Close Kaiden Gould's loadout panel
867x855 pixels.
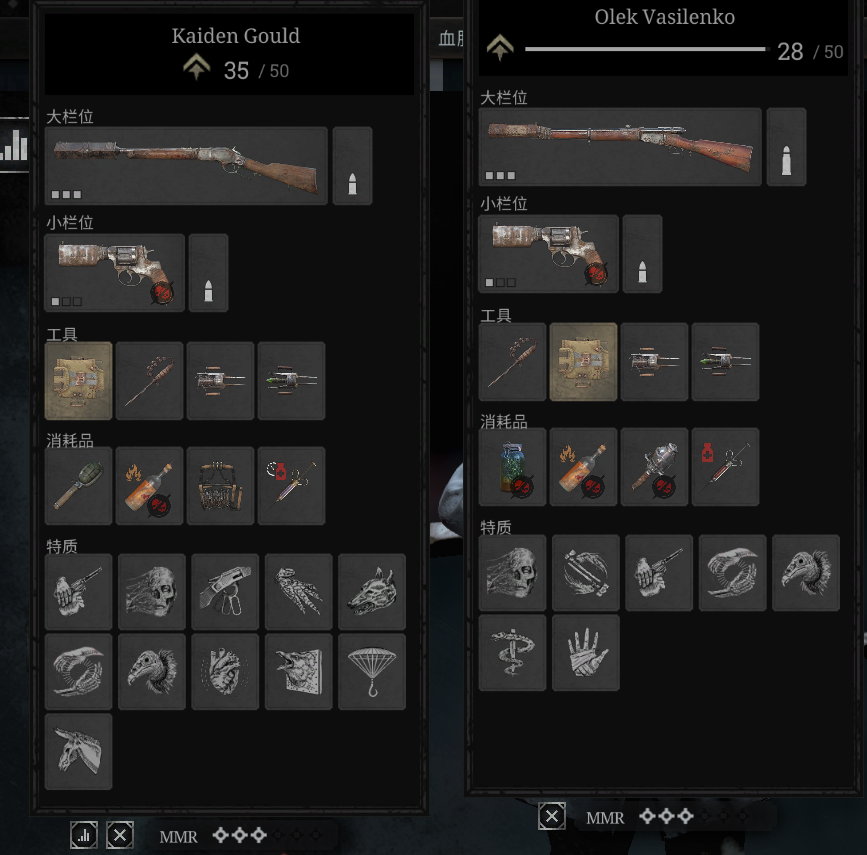(120, 835)
